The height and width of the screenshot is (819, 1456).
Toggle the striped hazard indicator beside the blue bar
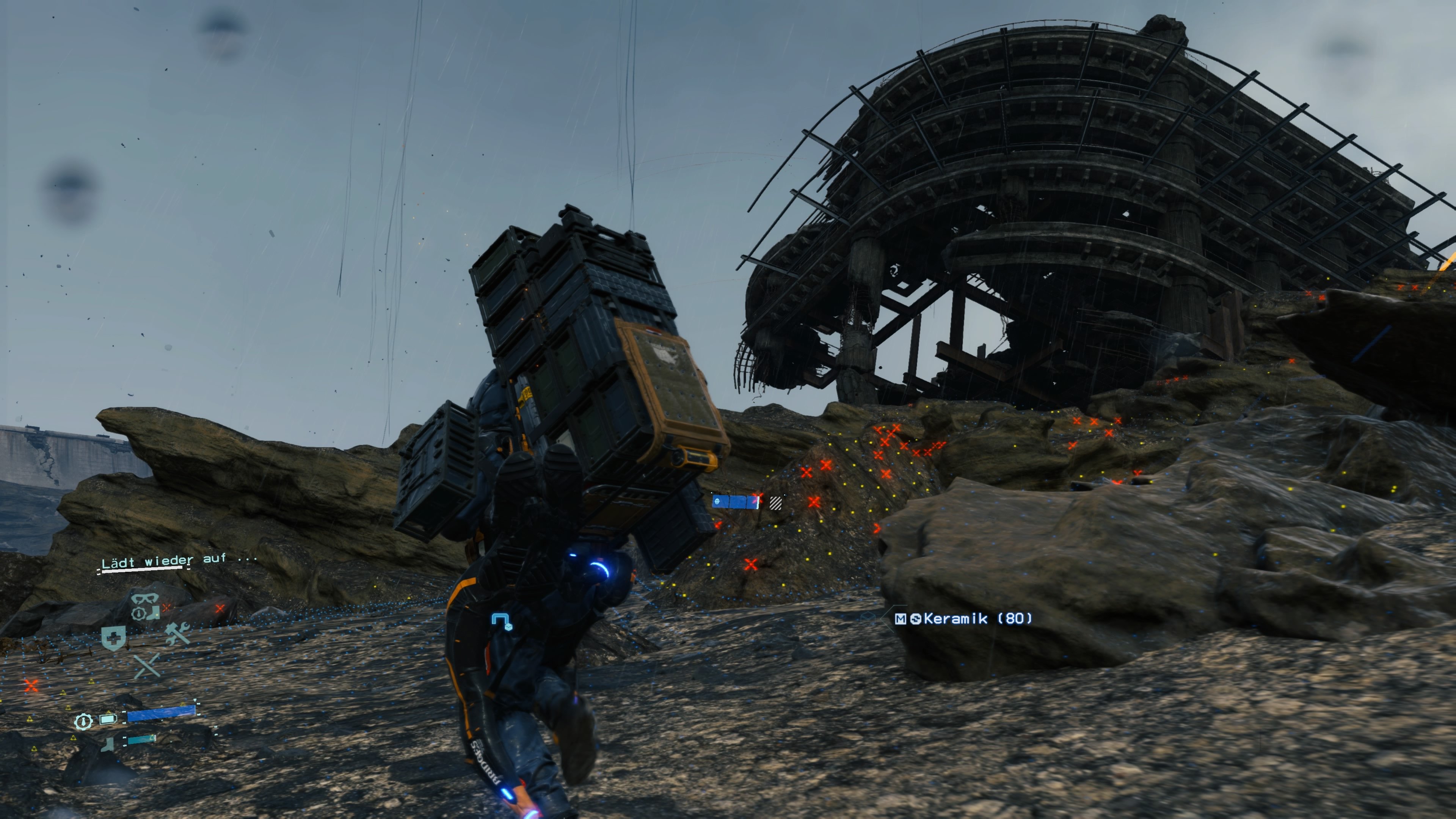click(x=777, y=503)
